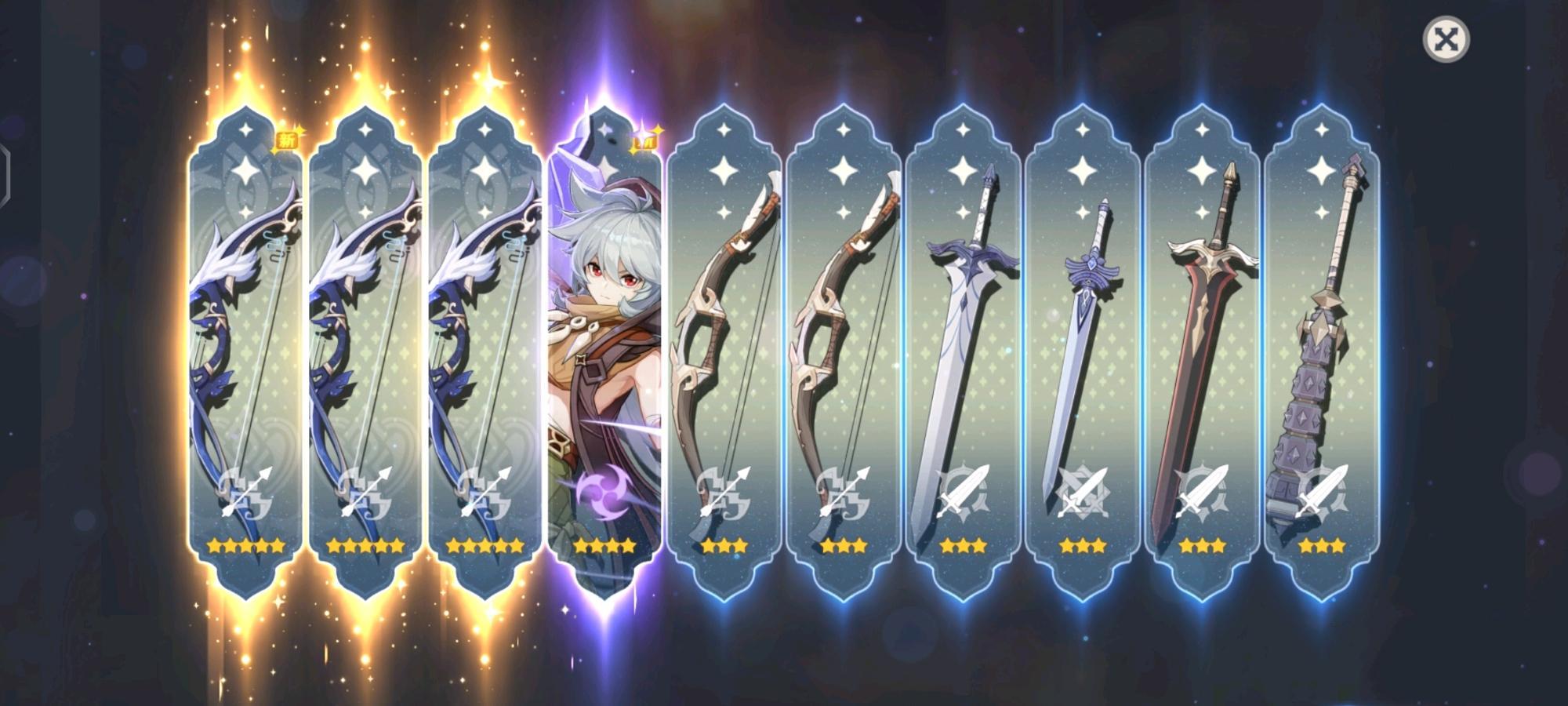Image resolution: width=1568 pixels, height=706 pixels.
Task: Select the Razor four-star character card
Action: [604, 353]
